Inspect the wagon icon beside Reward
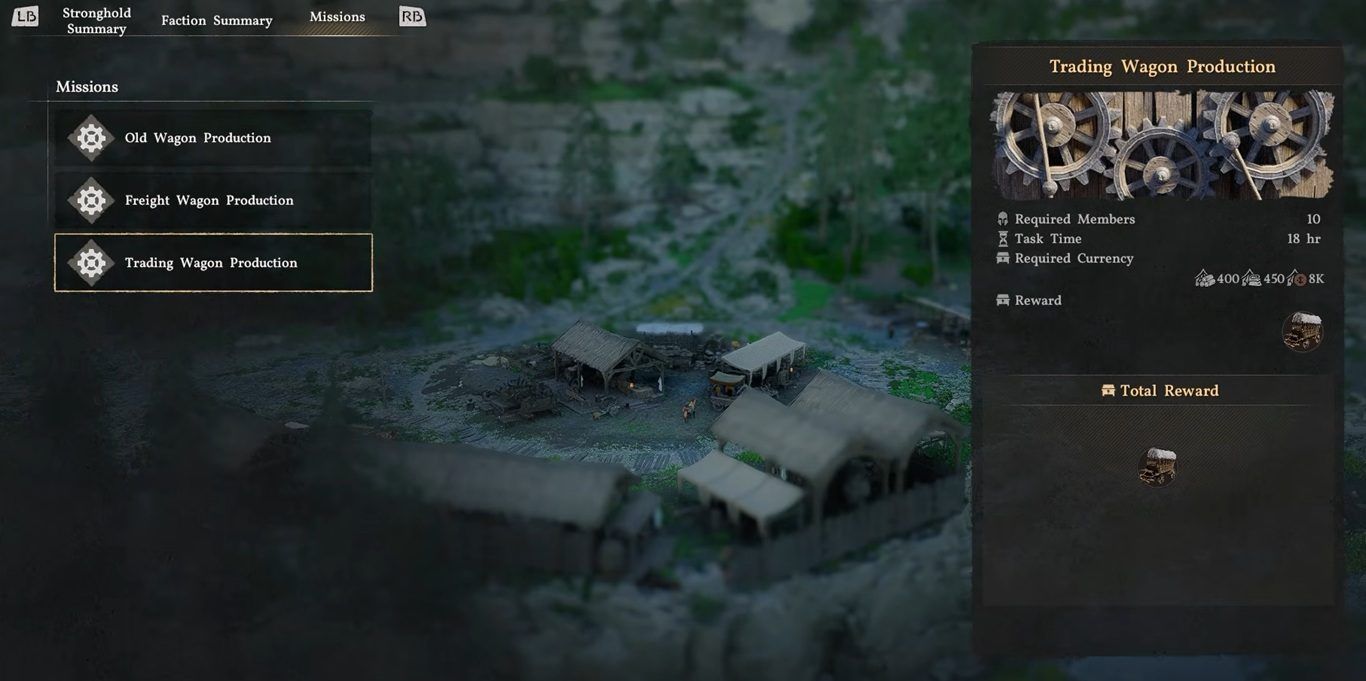The width and height of the screenshot is (1366, 681). pyautogui.click(x=1302, y=332)
